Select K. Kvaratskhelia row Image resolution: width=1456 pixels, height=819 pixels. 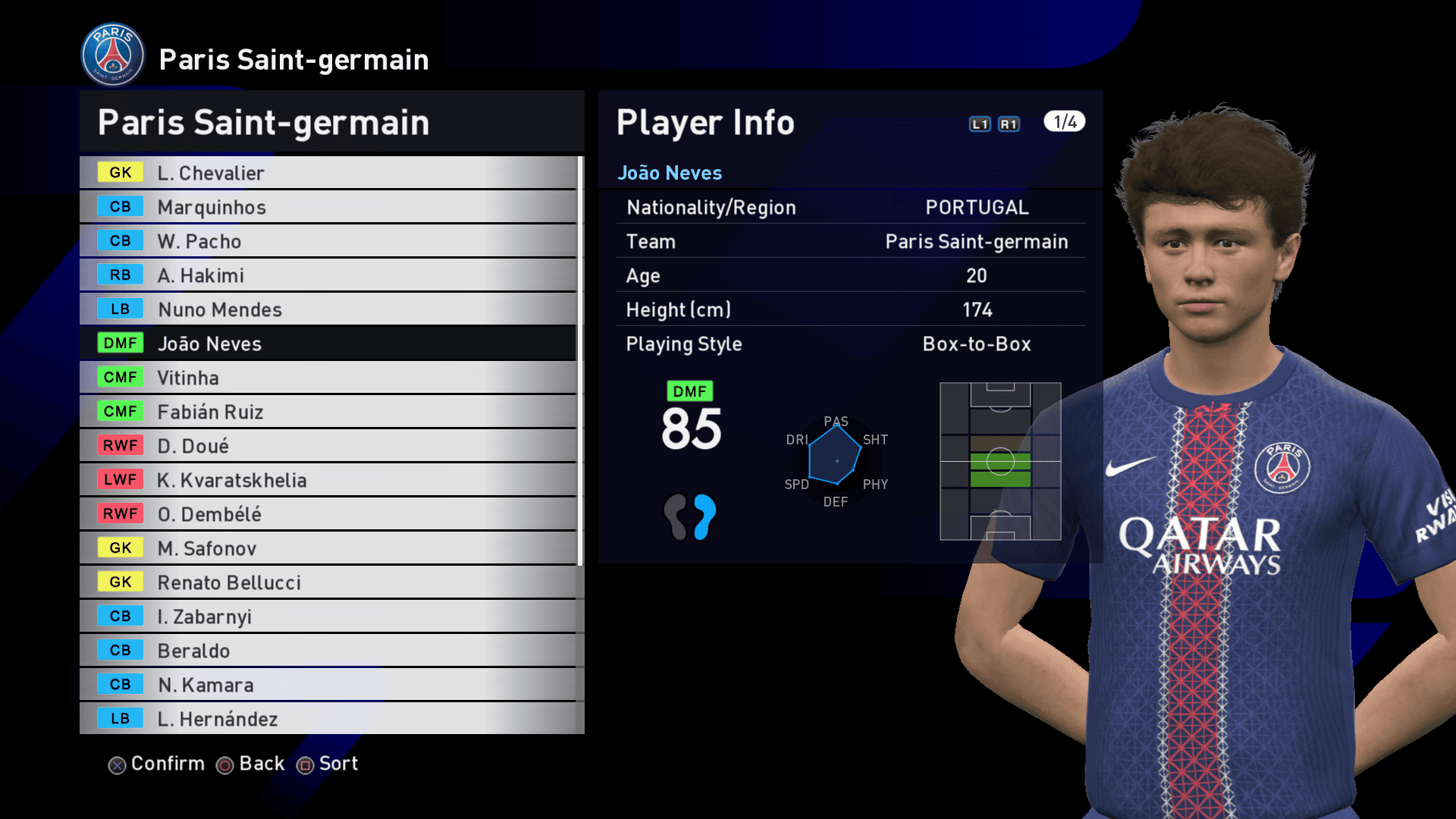(x=328, y=480)
